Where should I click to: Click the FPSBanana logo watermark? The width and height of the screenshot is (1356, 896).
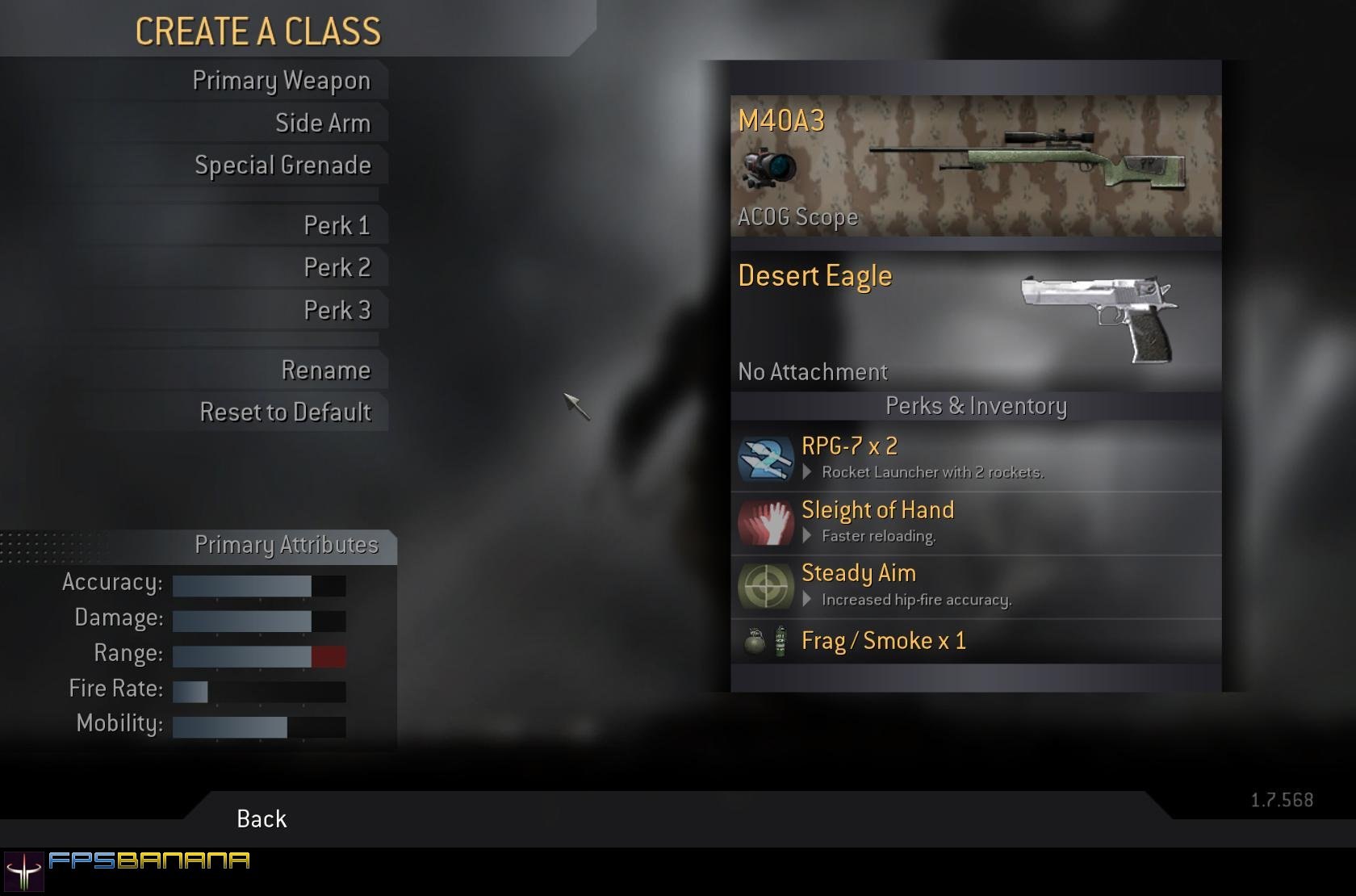pyautogui.click(x=128, y=868)
